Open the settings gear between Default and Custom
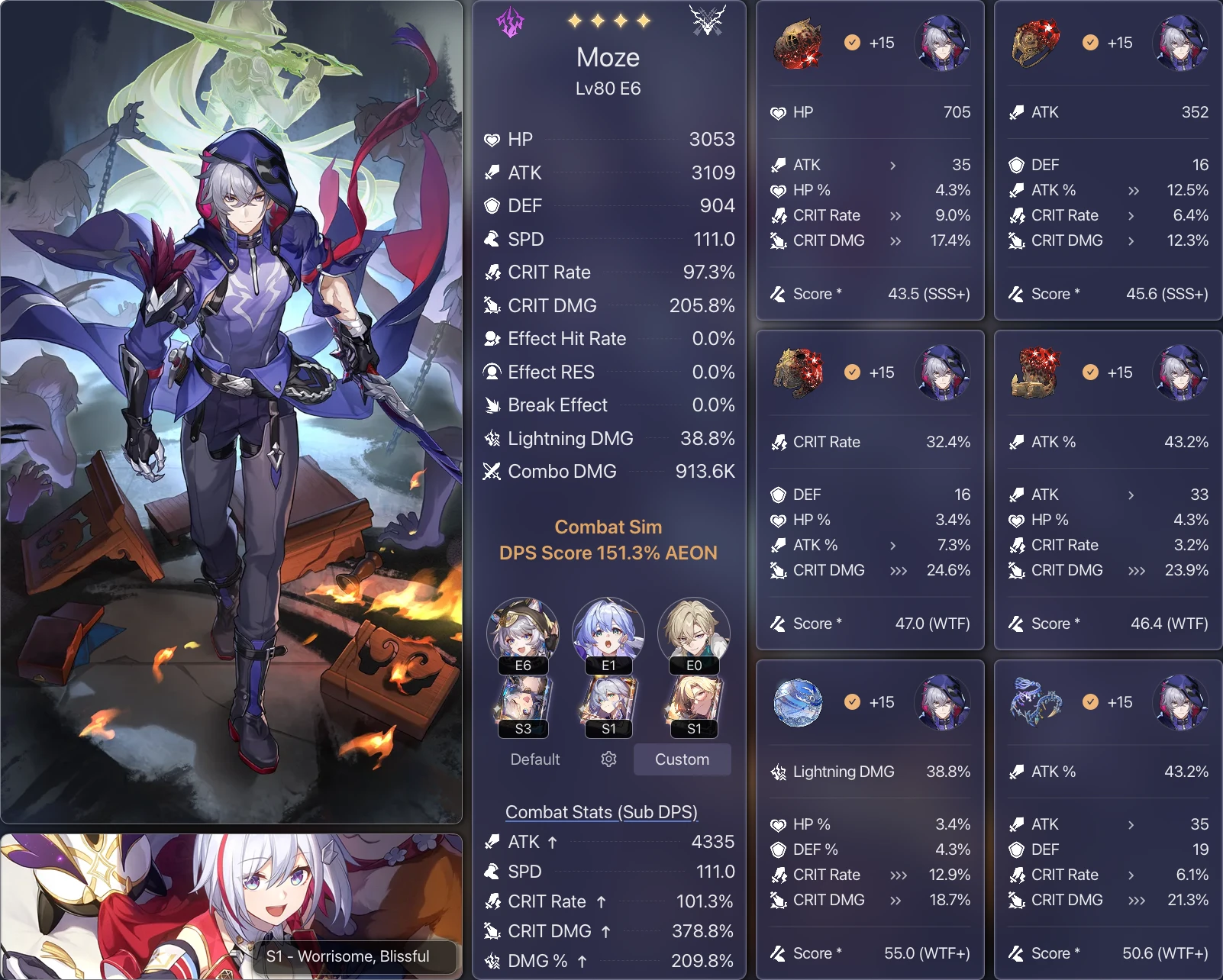Screen dimensions: 1223x980 coord(608,759)
